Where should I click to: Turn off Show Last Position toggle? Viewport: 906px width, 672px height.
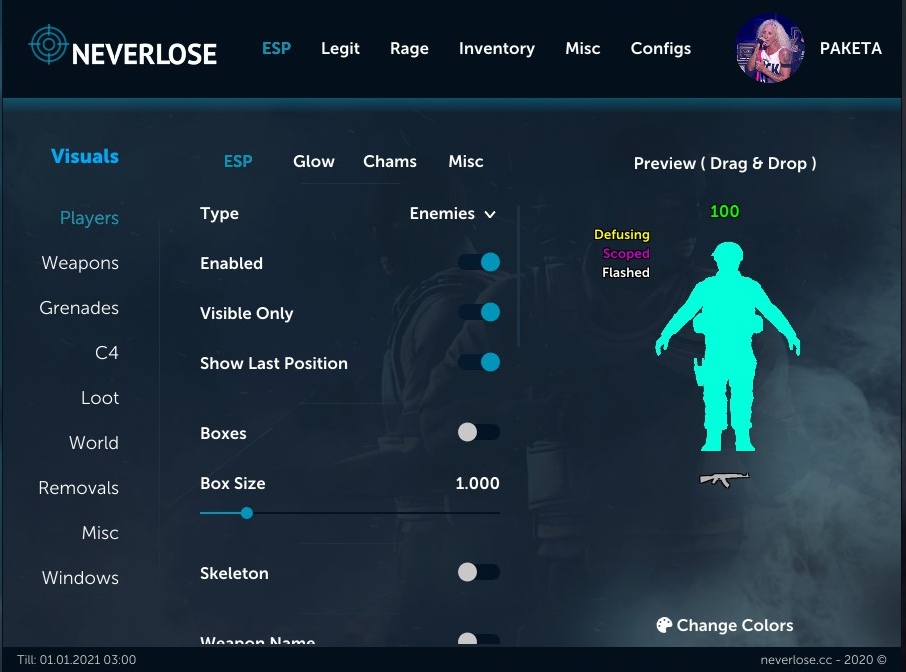tap(479, 362)
